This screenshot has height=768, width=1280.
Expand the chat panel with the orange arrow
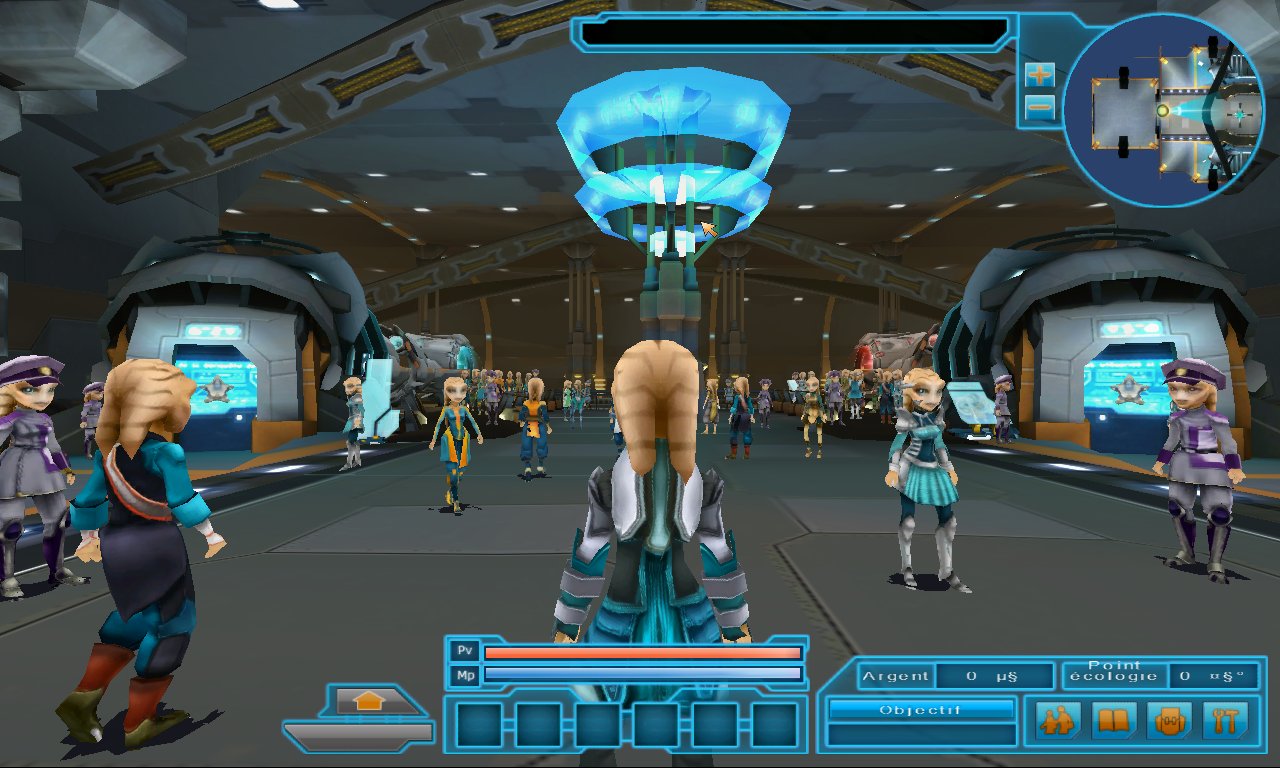coord(369,701)
